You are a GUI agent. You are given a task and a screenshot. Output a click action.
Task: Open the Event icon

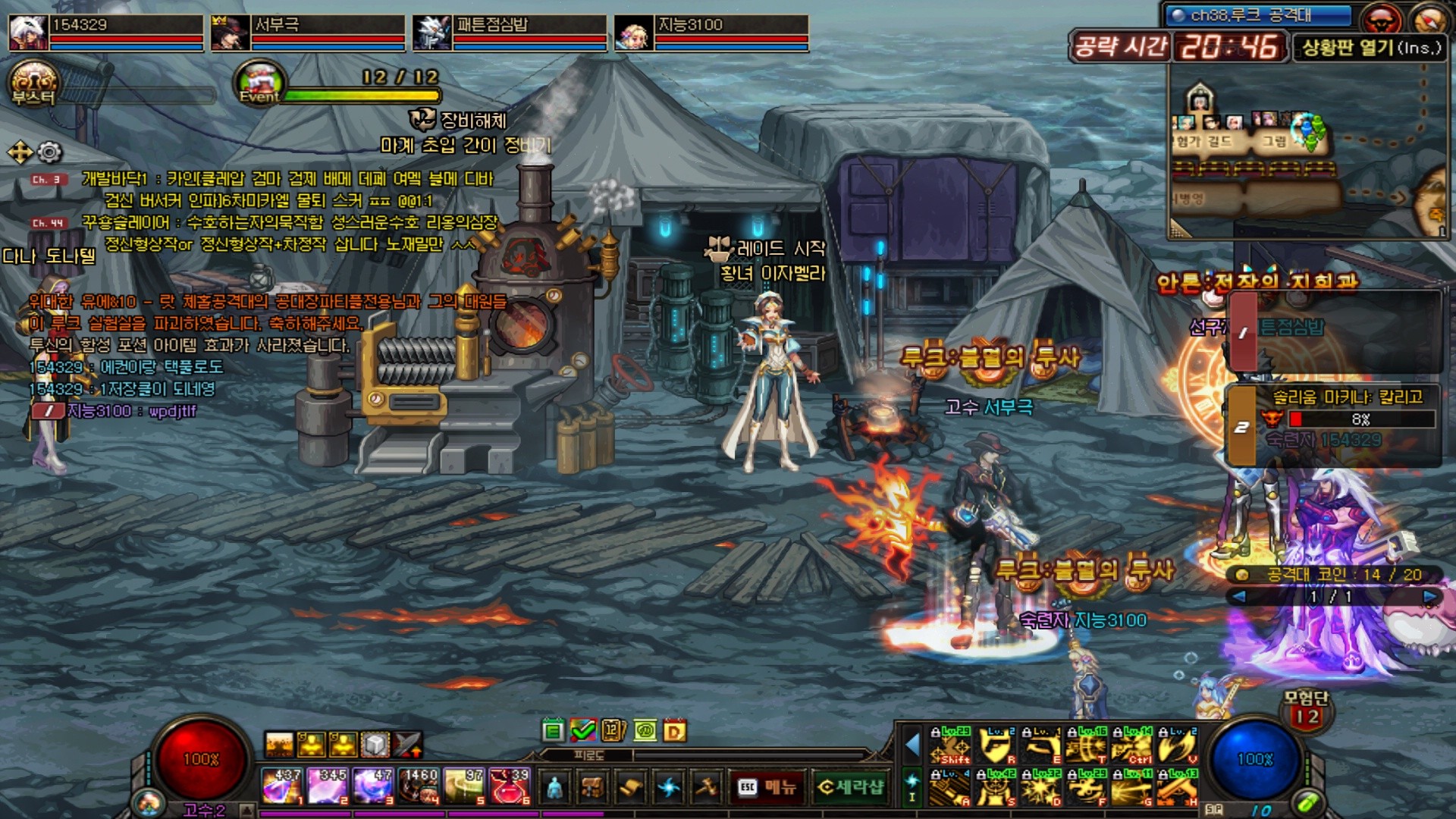pos(259,82)
